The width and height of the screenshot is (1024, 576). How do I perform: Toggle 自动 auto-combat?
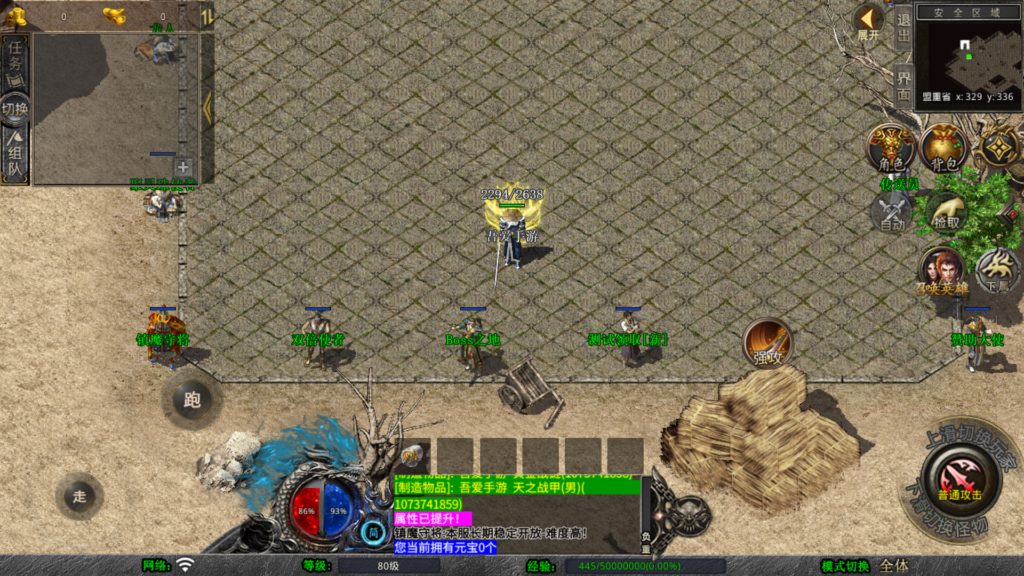(x=890, y=212)
